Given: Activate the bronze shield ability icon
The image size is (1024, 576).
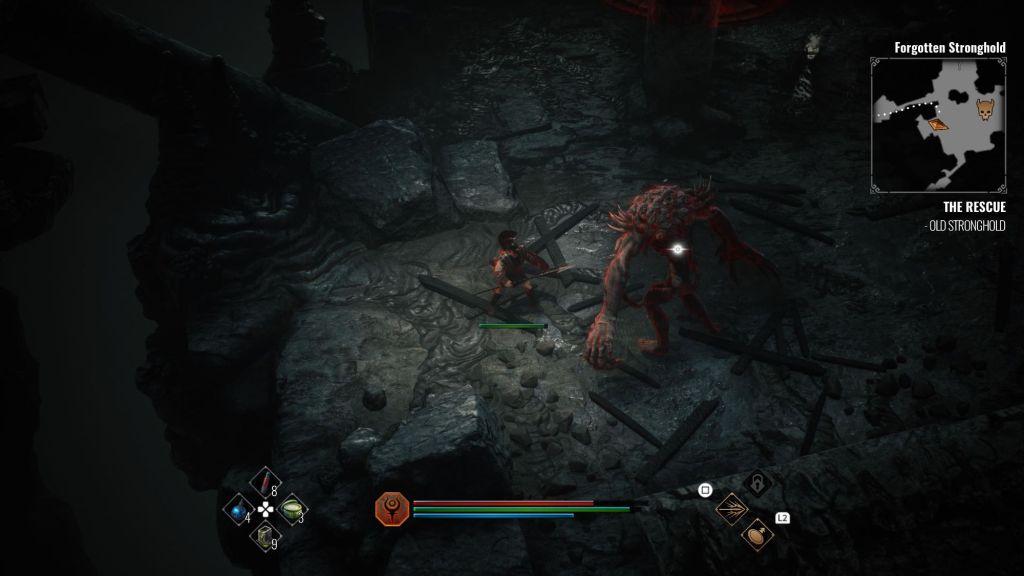Looking at the screenshot, I should [758, 535].
